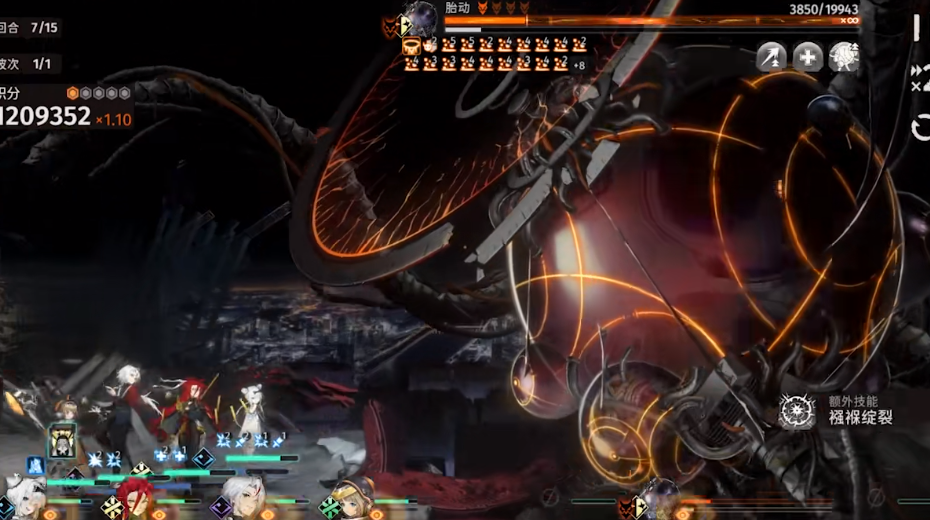Viewport: 930px width, 520px height.
Task: Select the plus-sign healing buff icon
Action: tap(808, 56)
